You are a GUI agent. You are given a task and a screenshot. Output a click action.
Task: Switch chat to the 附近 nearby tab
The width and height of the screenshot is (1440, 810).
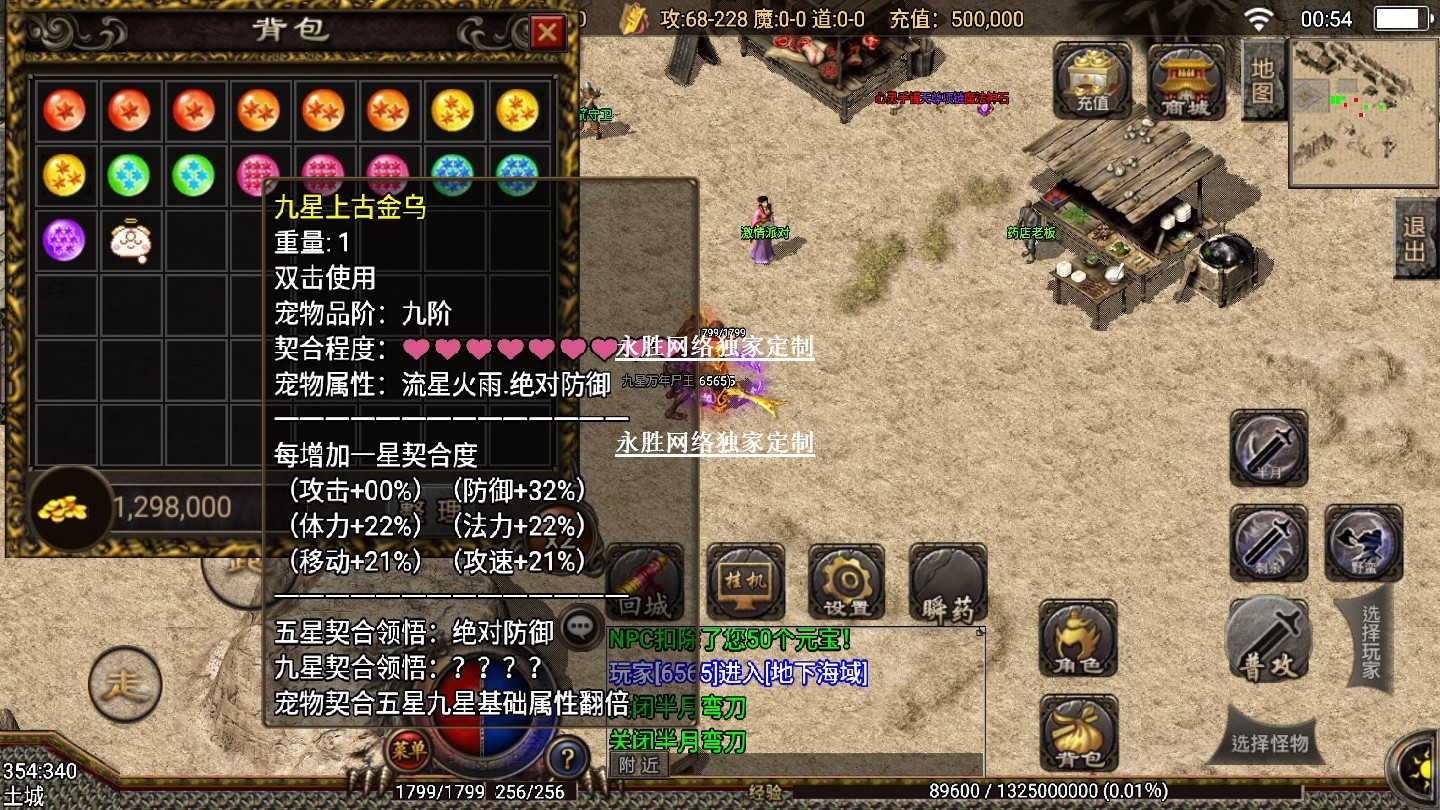click(638, 765)
